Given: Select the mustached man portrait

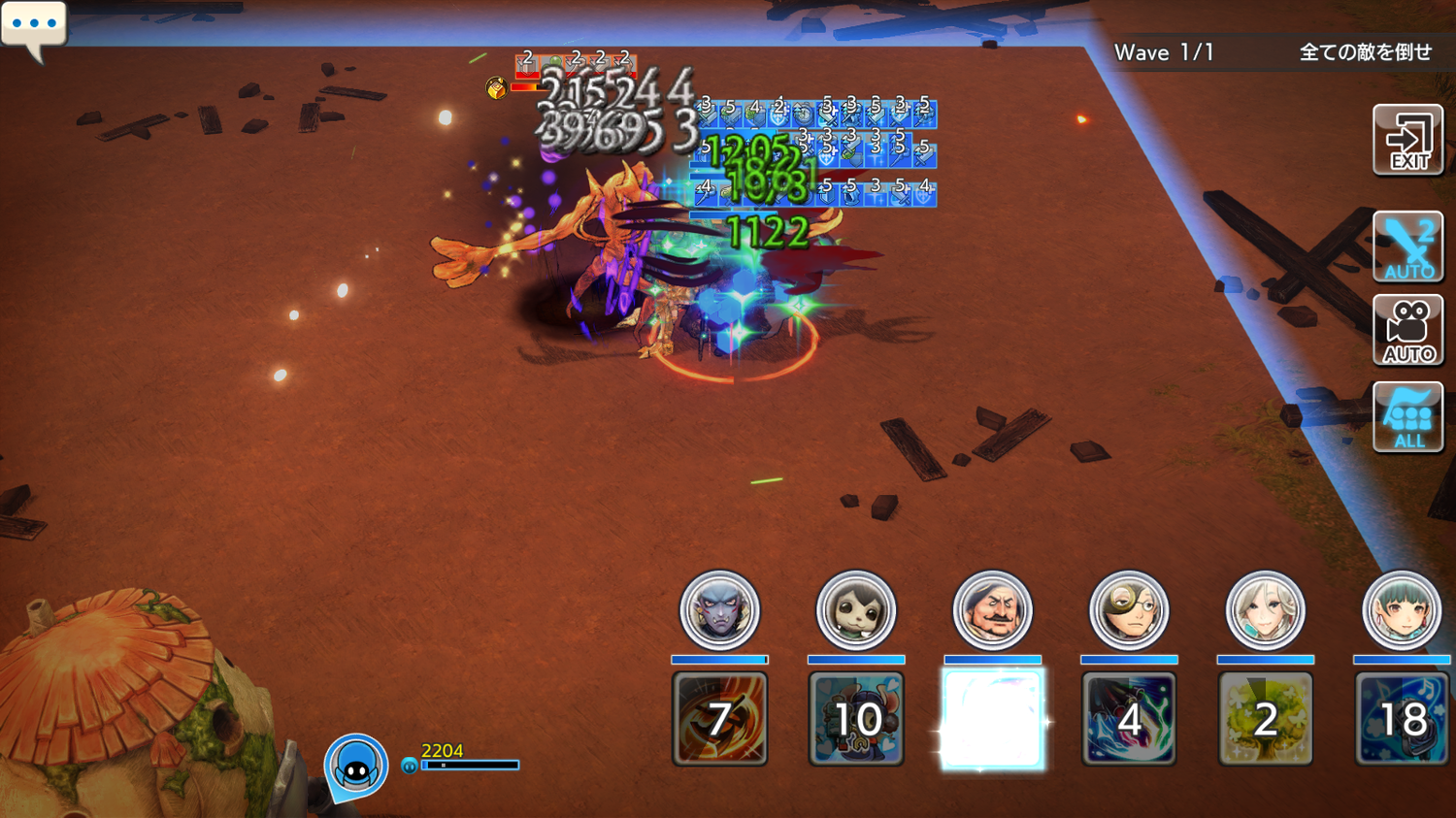Looking at the screenshot, I should tap(992, 610).
